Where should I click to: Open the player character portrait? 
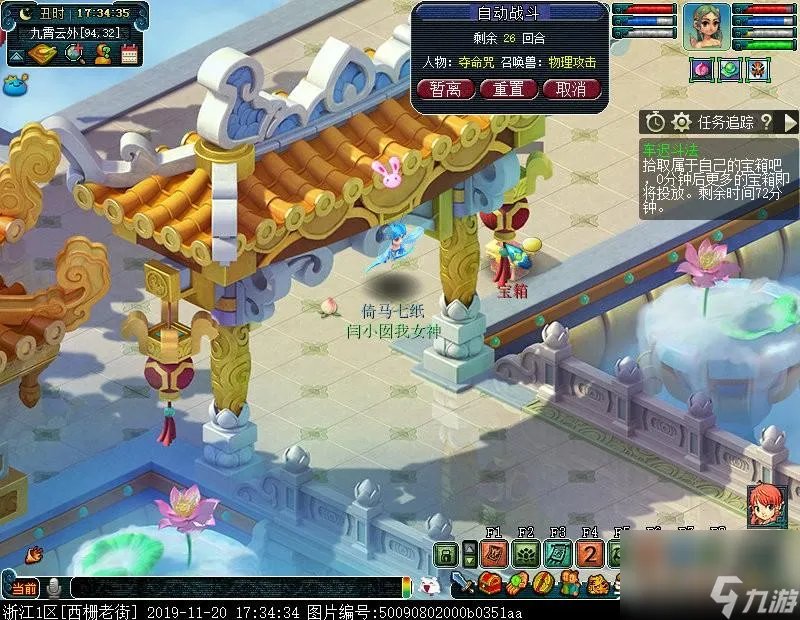pos(707,27)
